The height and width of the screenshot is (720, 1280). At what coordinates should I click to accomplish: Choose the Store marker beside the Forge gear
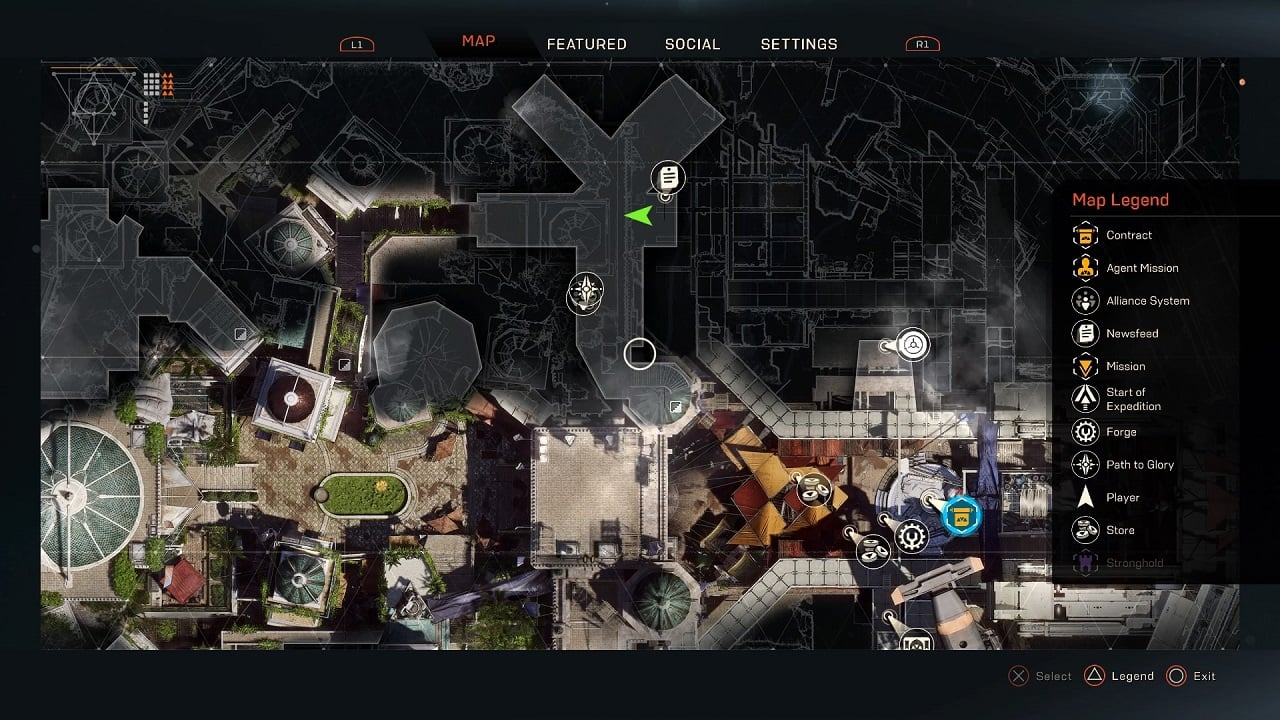(x=875, y=549)
